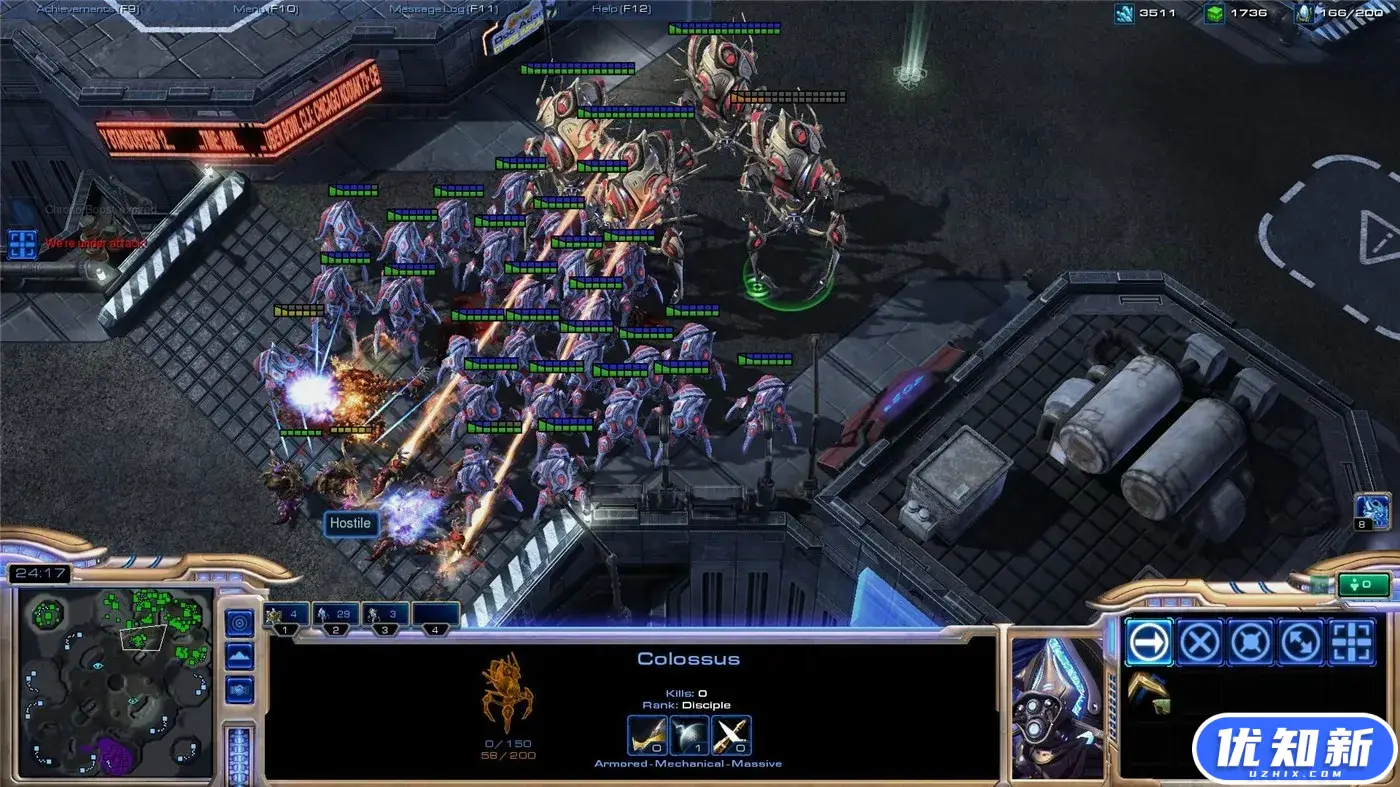The height and width of the screenshot is (787, 1400).
Task: Click the idle workers button
Action: [x=1364, y=585]
